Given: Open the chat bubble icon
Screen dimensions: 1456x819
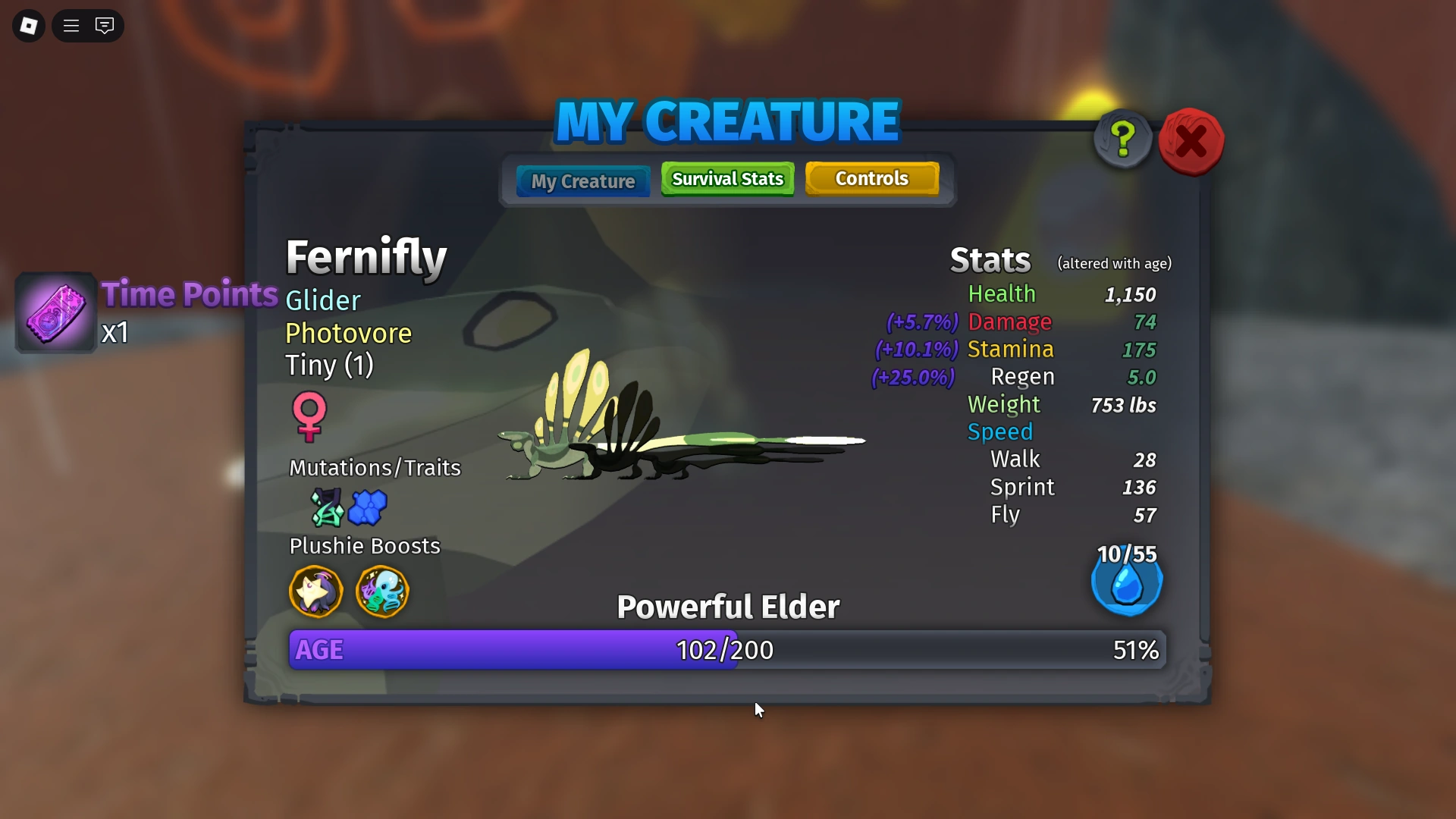Looking at the screenshot, I should pos(105,25).
